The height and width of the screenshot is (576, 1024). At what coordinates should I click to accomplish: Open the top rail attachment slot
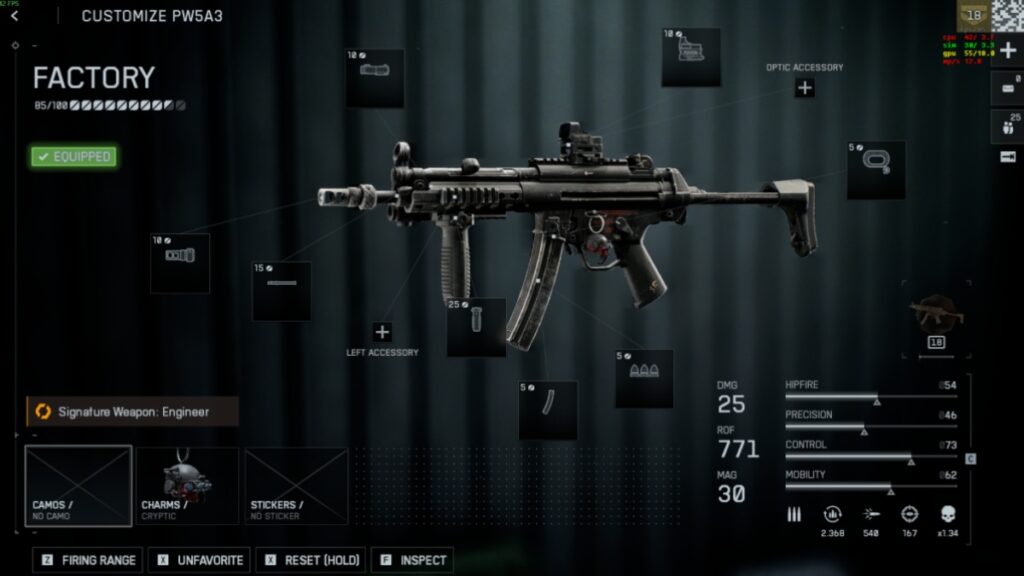coord(375,78)
